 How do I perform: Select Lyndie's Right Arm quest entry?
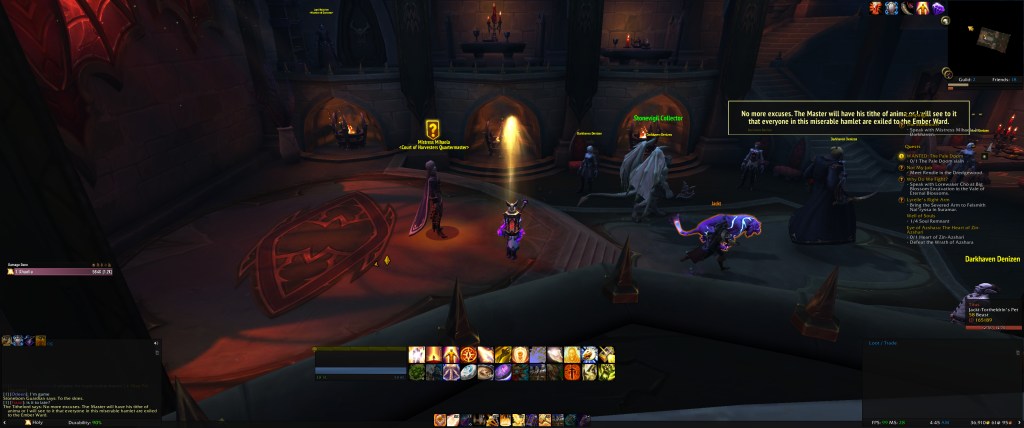tap(930, 199)
